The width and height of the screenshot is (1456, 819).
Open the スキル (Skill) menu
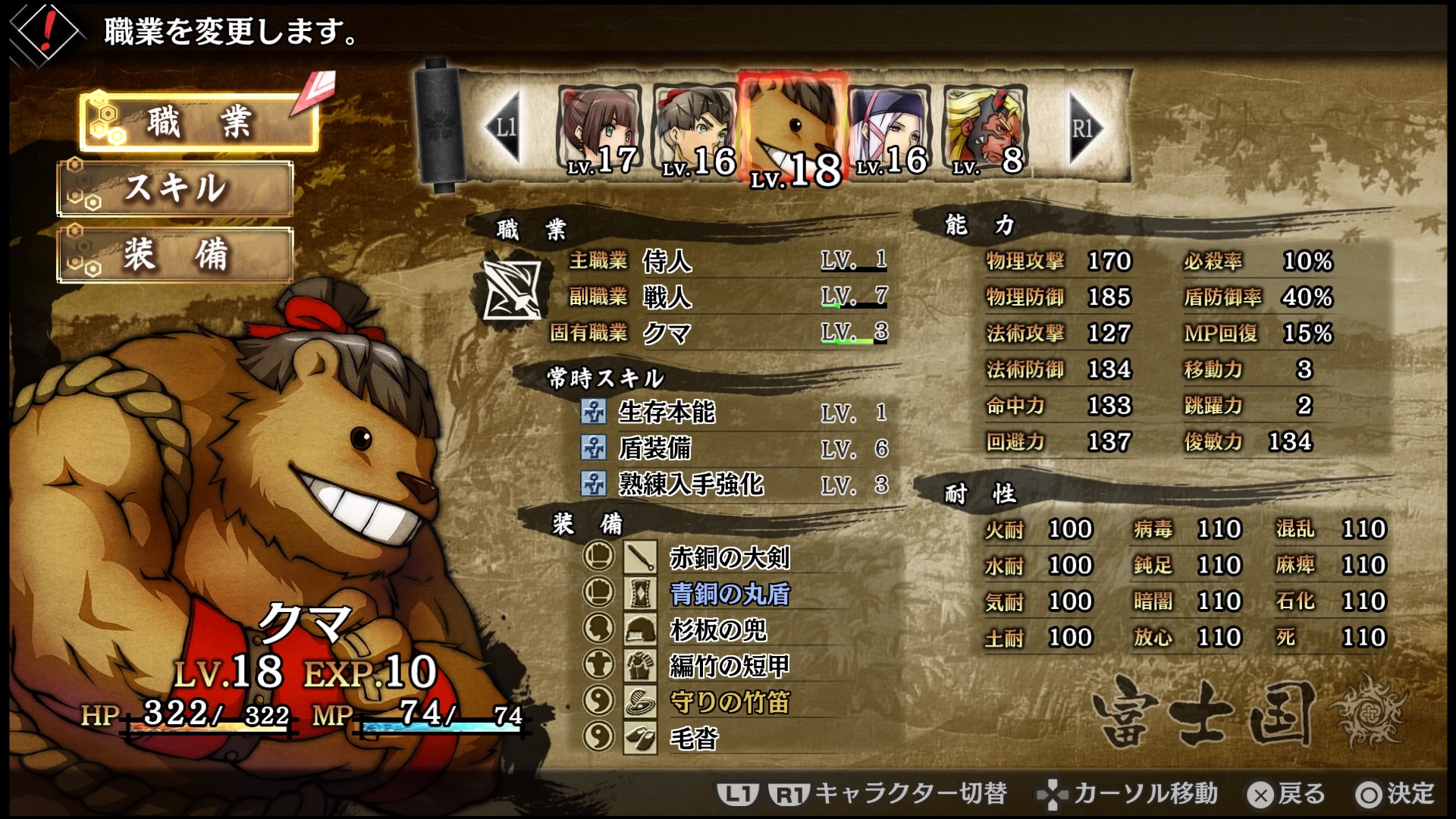coord(175,188)
